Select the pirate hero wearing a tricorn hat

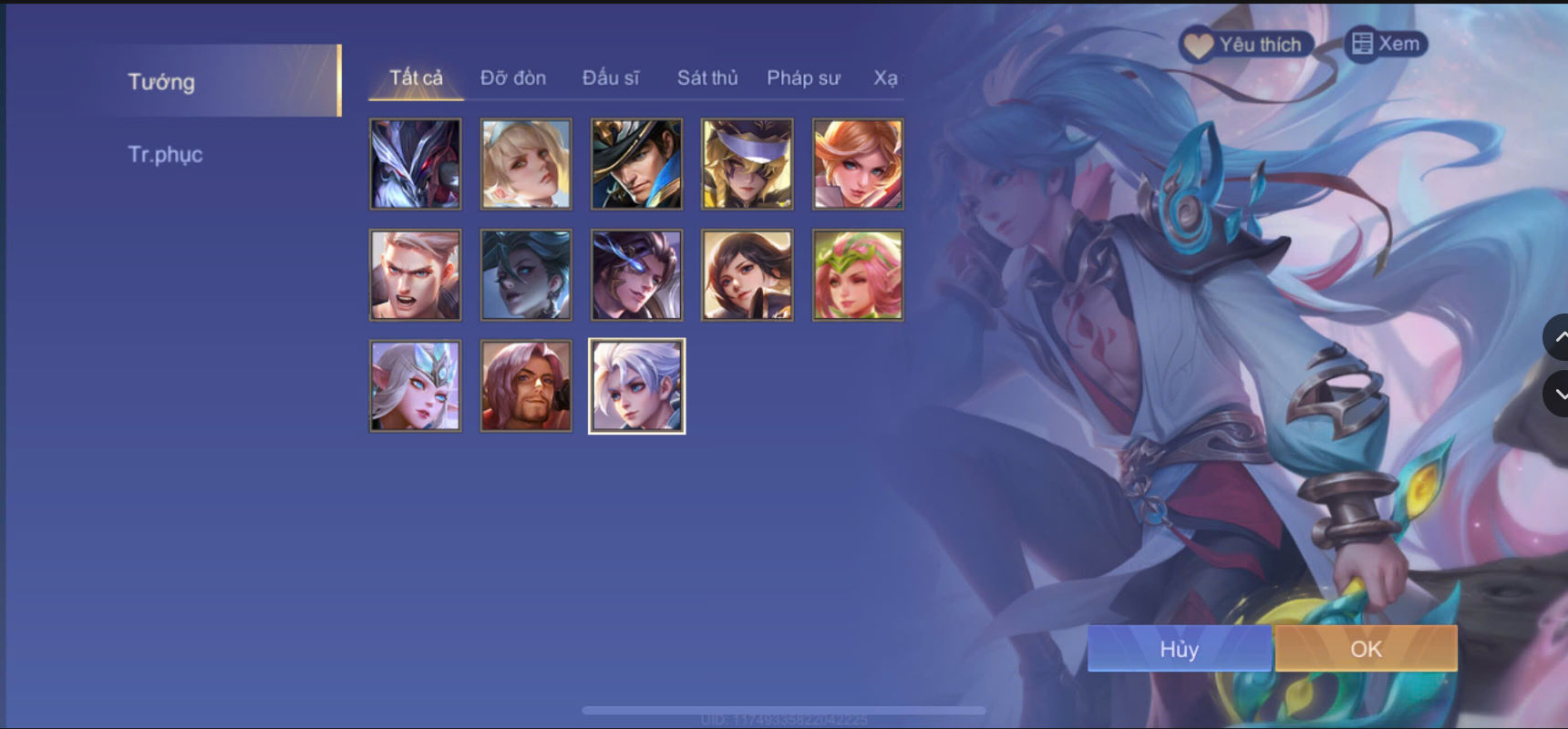(x=635, y=164)
